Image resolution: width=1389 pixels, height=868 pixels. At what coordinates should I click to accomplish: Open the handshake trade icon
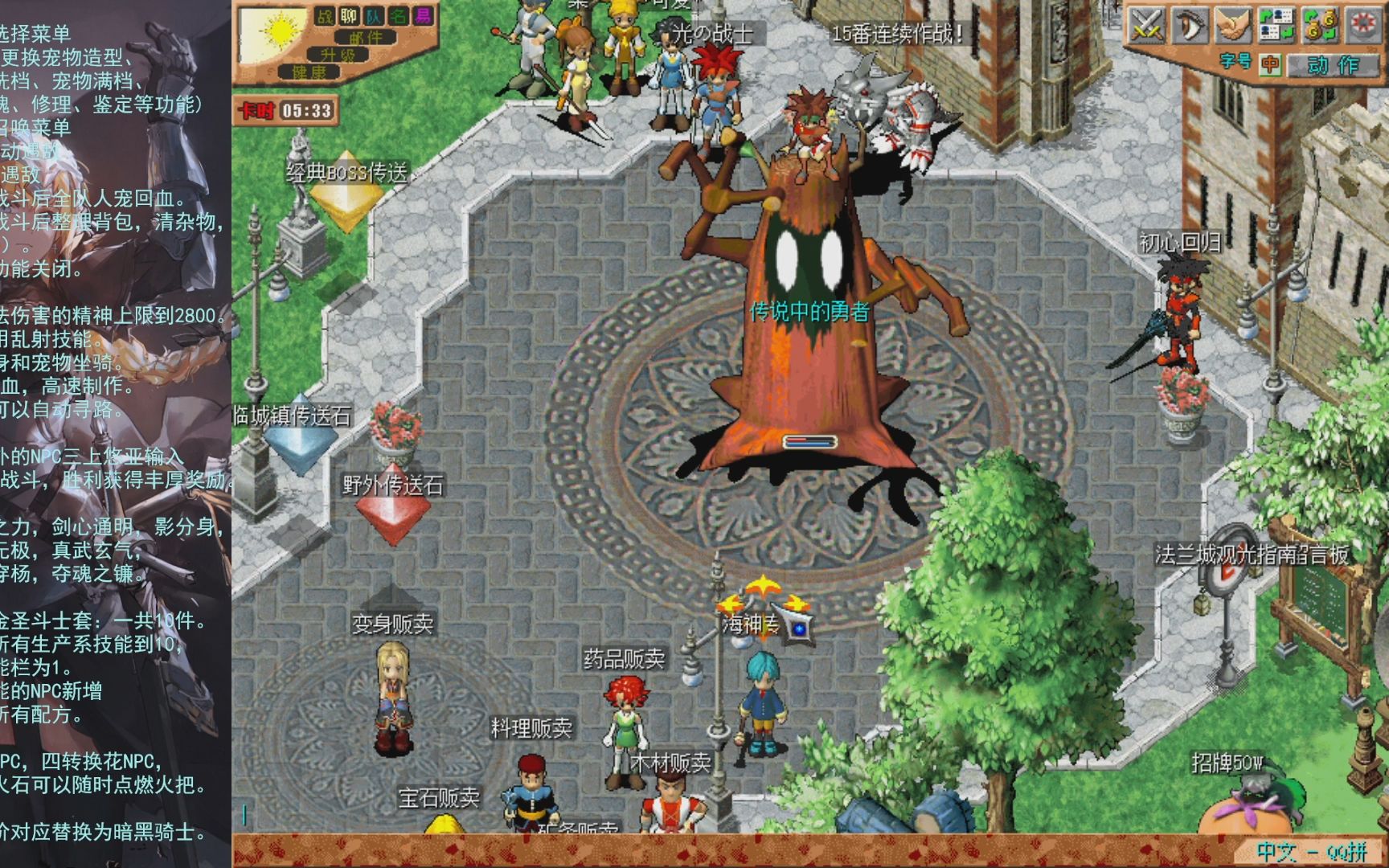(x=1234, y=25)
